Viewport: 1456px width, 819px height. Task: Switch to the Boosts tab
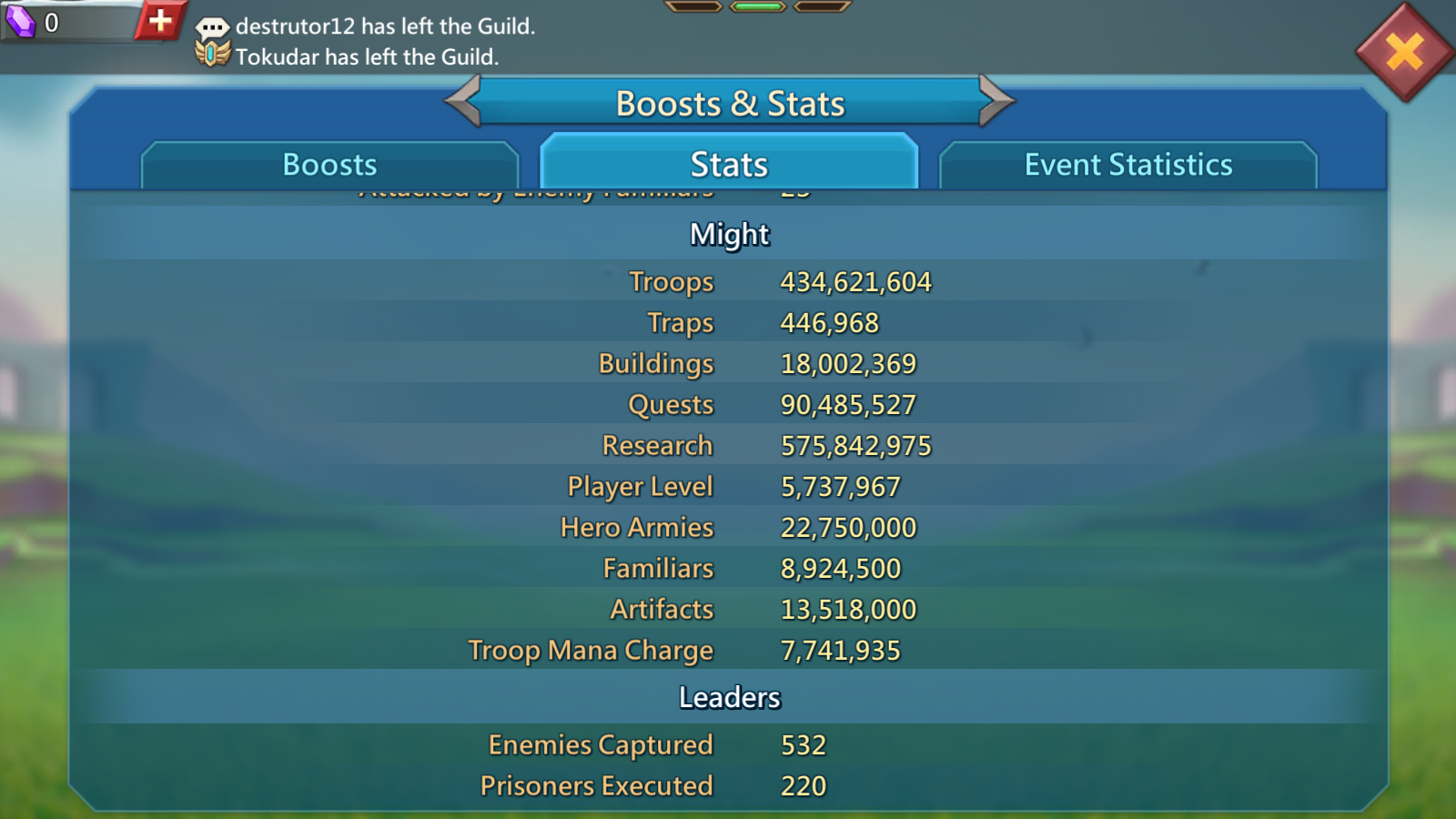[x=329, y=165]
